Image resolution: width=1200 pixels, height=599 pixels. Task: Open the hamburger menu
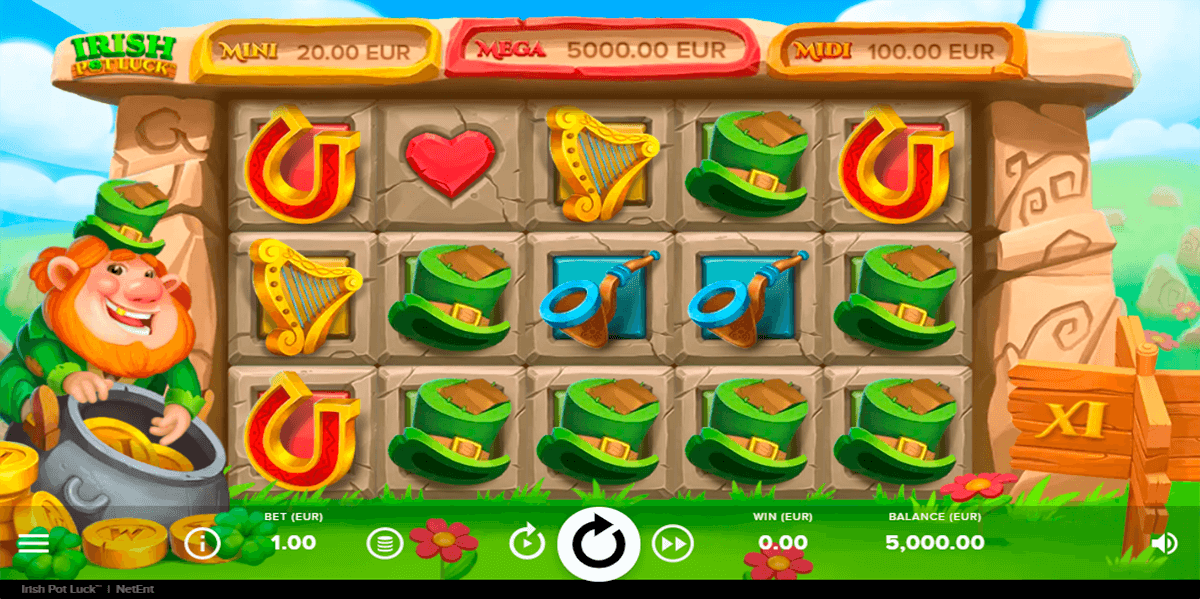pyautogui.click(x=33, y=543)
